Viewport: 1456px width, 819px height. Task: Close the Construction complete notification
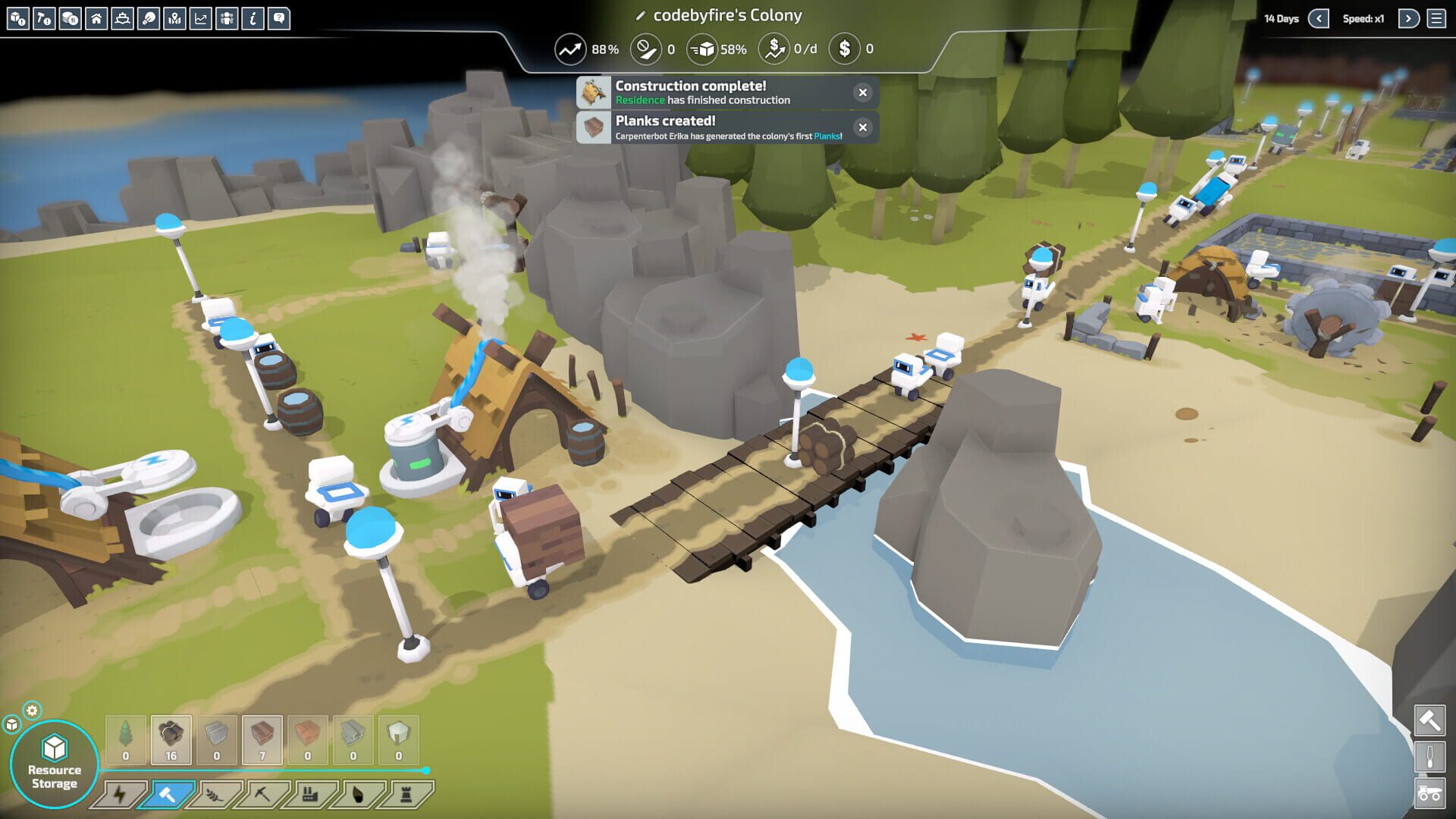click(862, 93)
